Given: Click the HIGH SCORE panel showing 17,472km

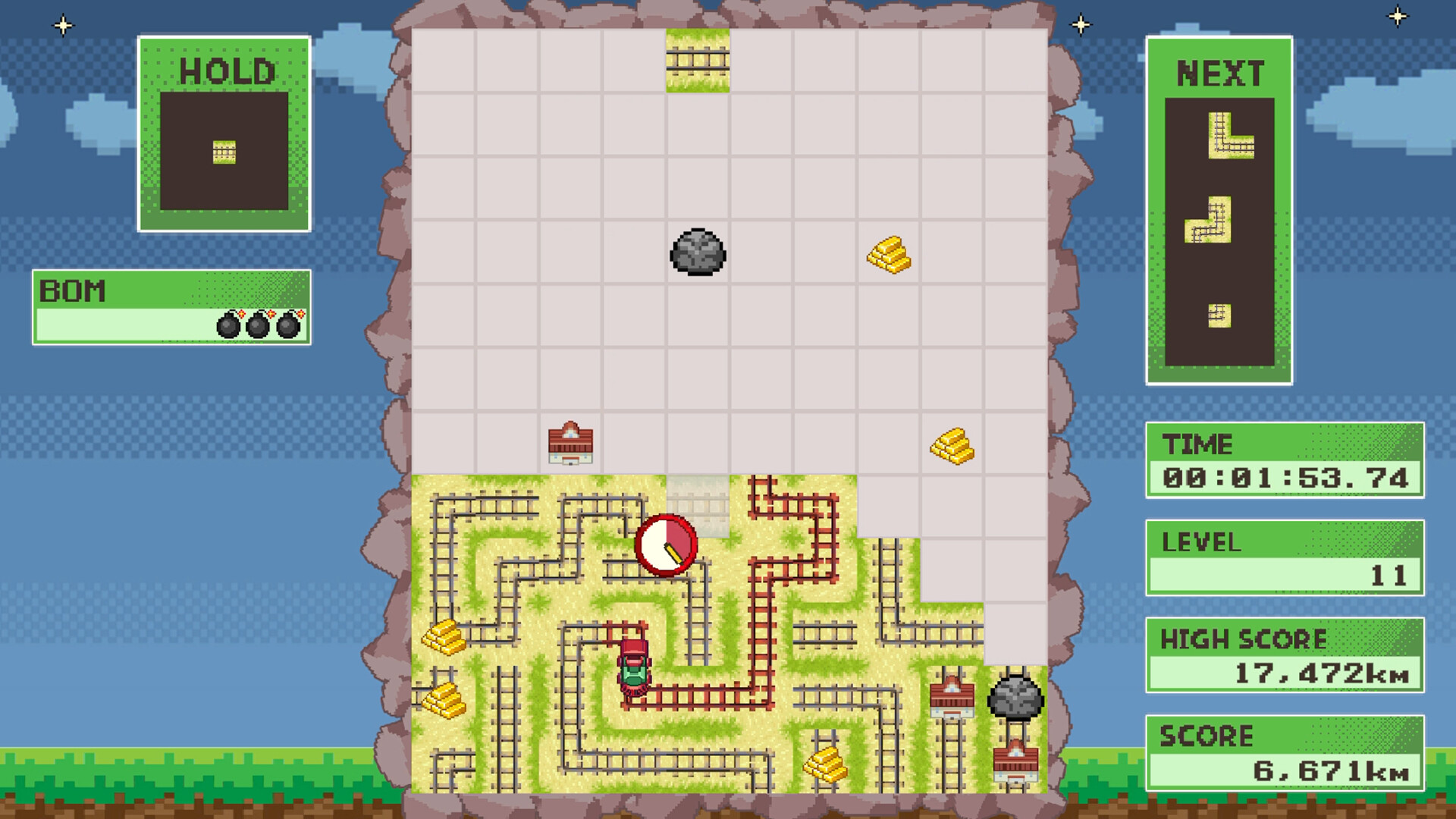Looking at the screenshot, I should (x=1285, y=655).
